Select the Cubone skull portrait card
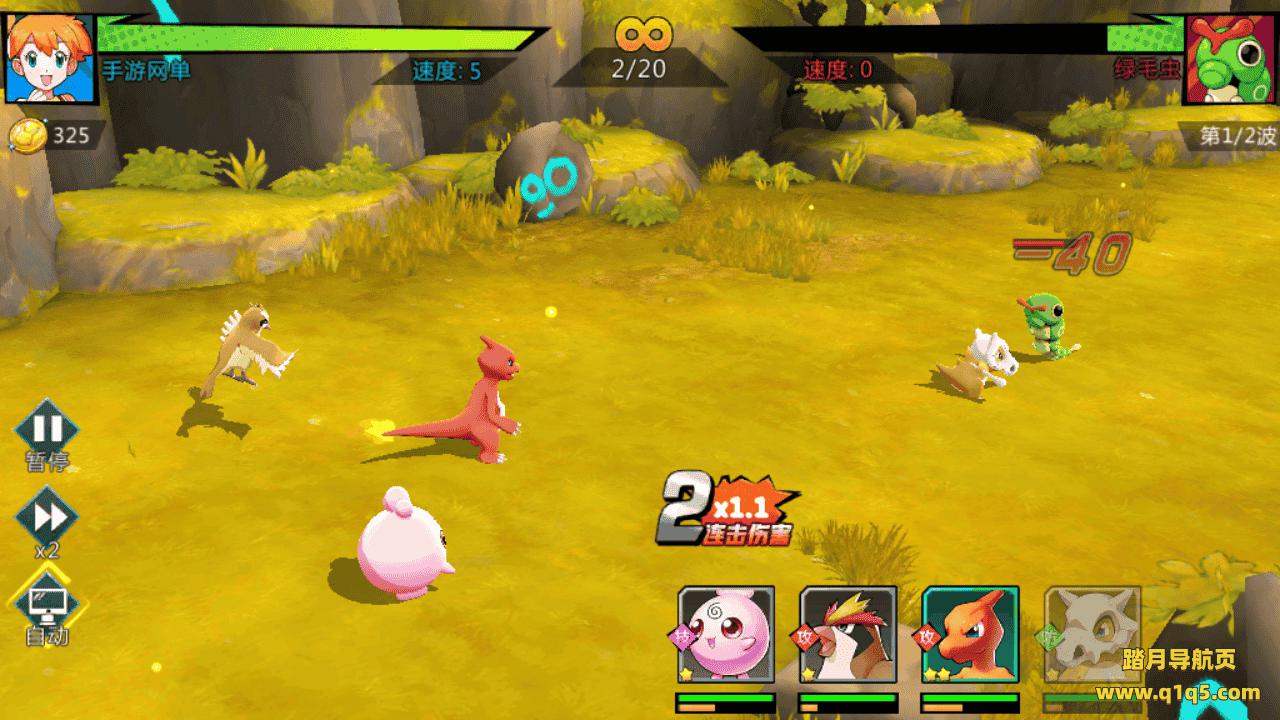The width and height of the screenshot is (1280, 720). [1092, 634]
